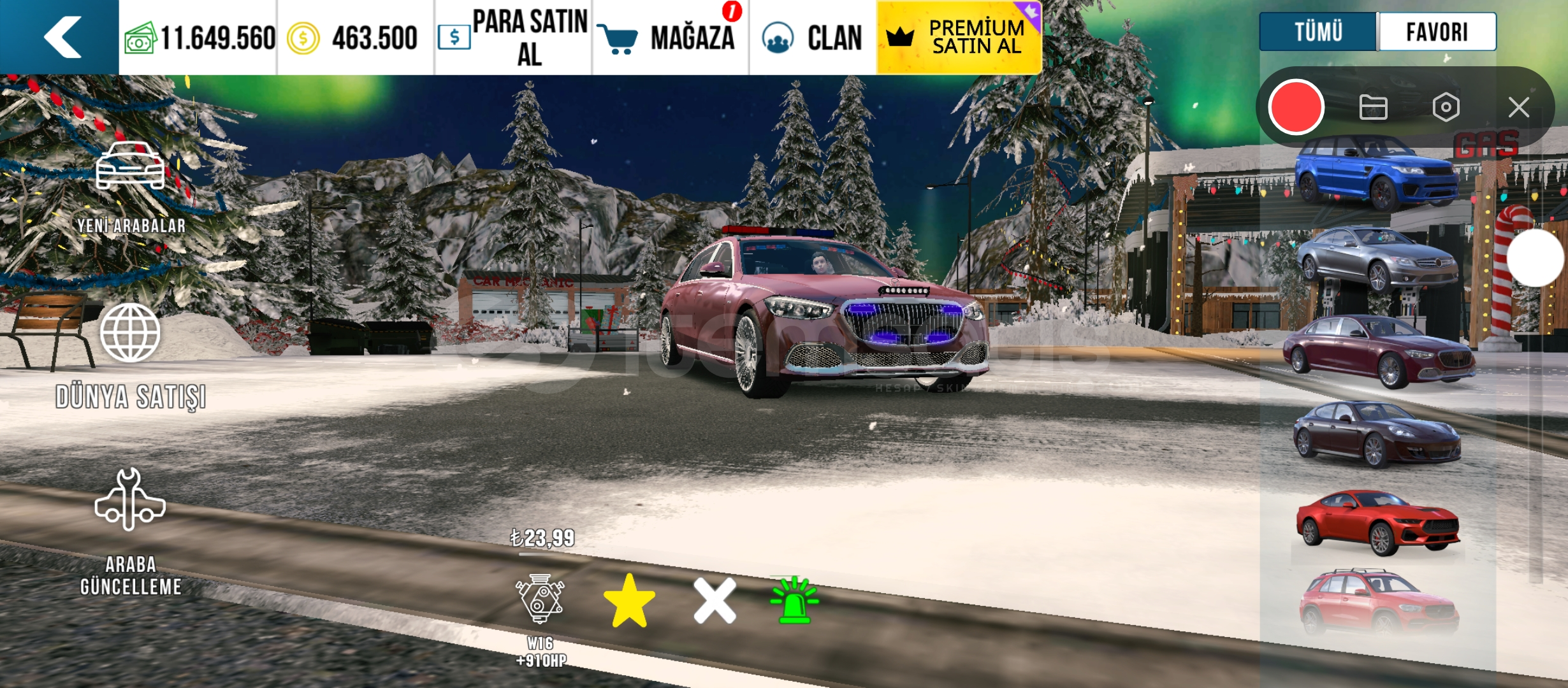Buy Premium with the yellow crown button
The width and height of the screenshot is (1568, 688).
pos(959,38)
